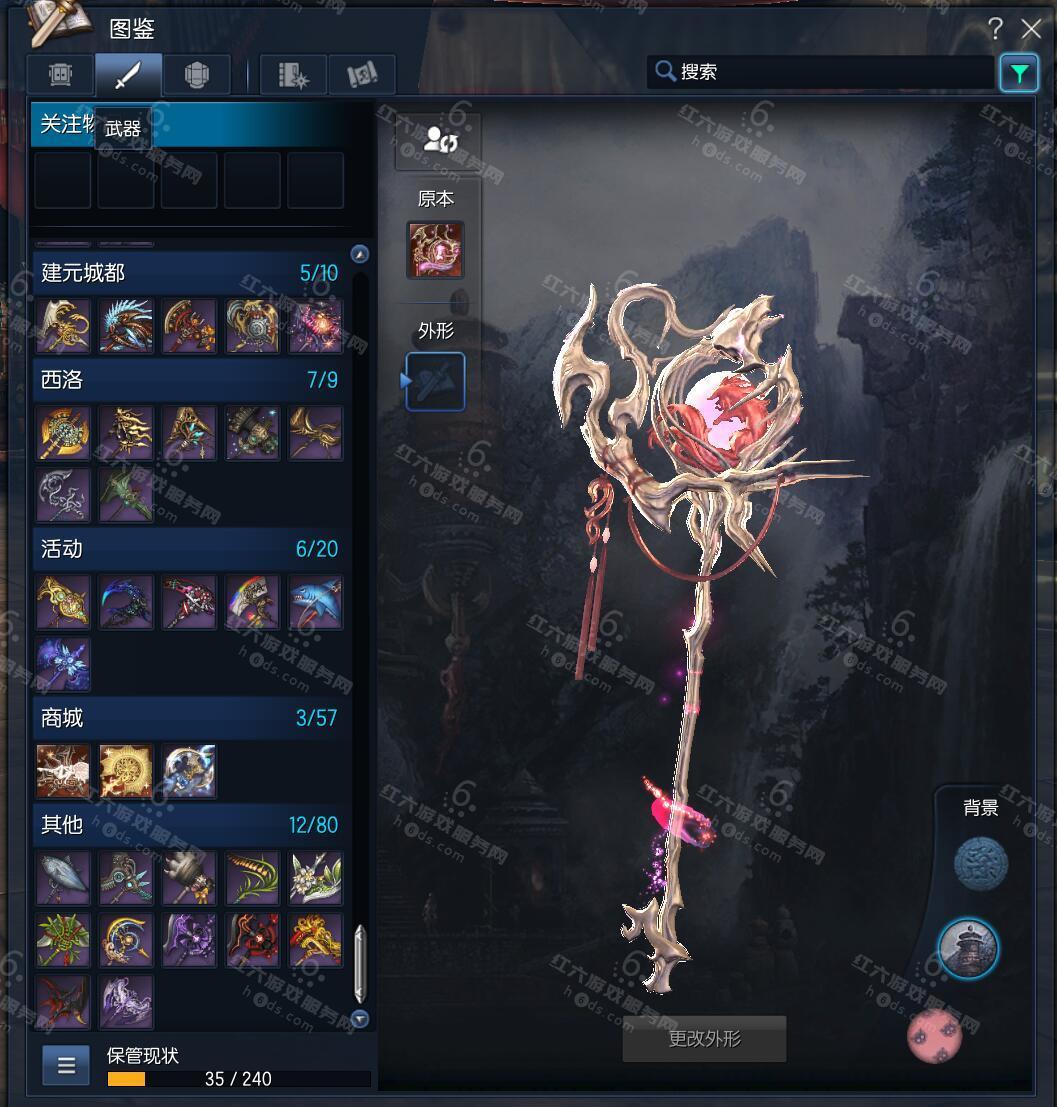Expand the 商城 category header

tap(190, 718)
